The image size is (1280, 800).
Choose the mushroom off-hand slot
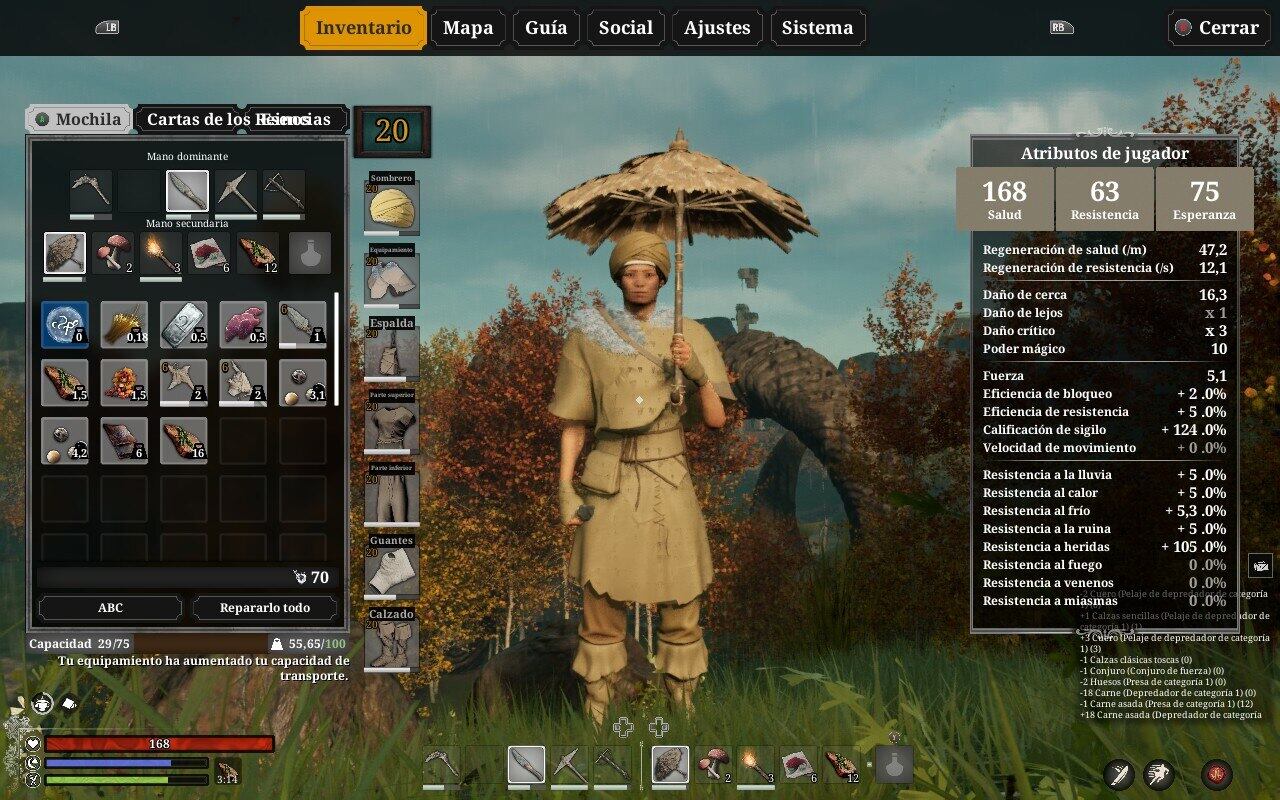(113, 253)
